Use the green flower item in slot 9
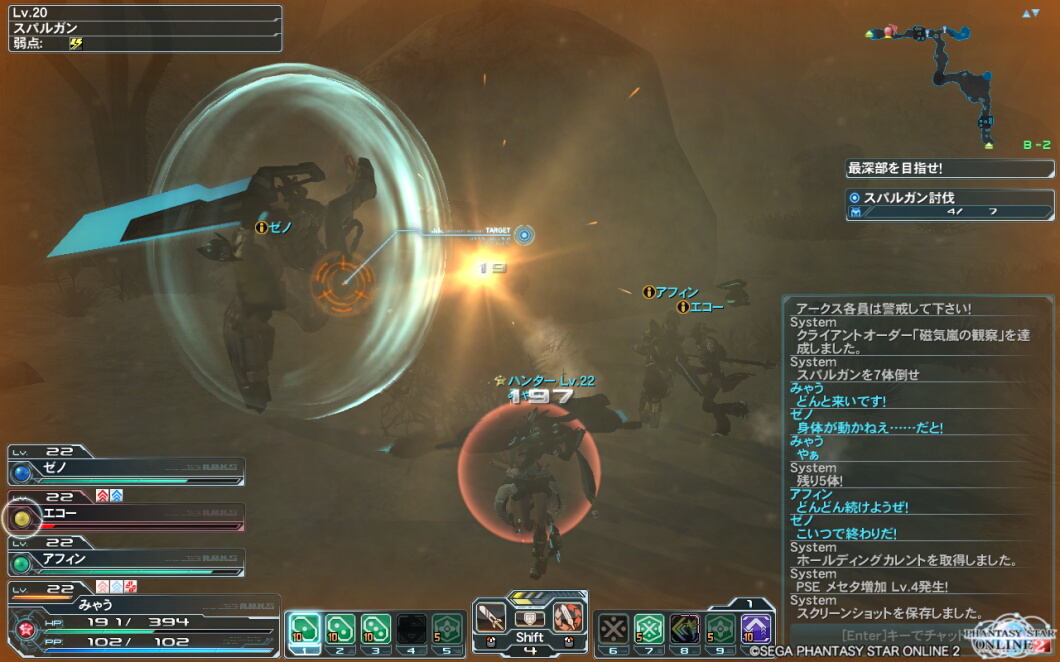Image resolution: width=1060 pixels, height=662 pixels. tap(721, 628)
